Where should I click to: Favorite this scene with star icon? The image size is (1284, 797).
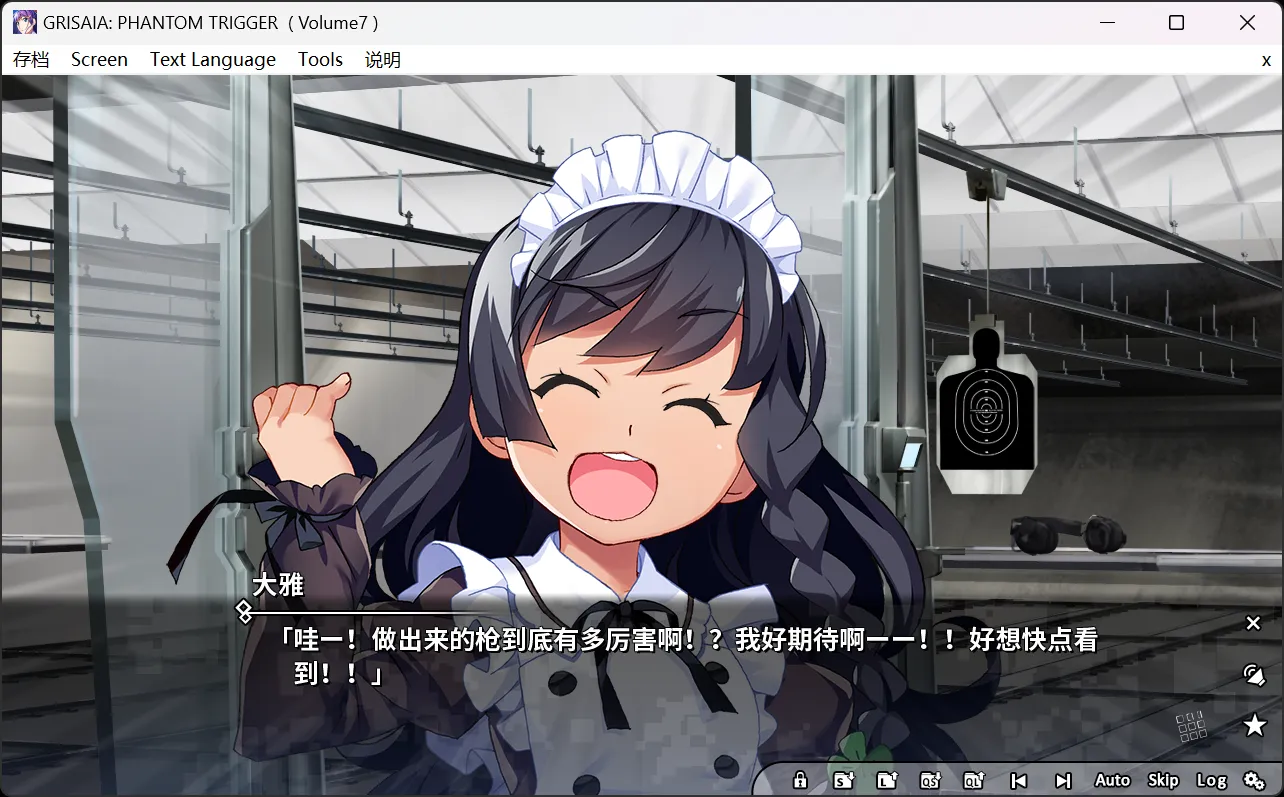(1253, 724)
